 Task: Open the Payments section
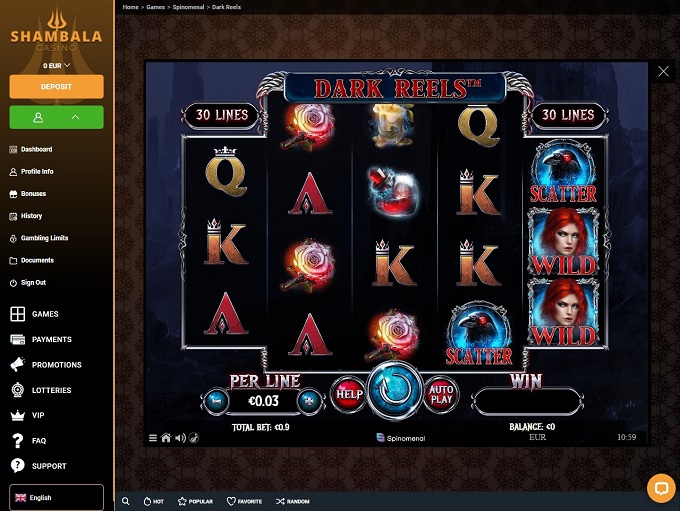click(x=51, y=339)
